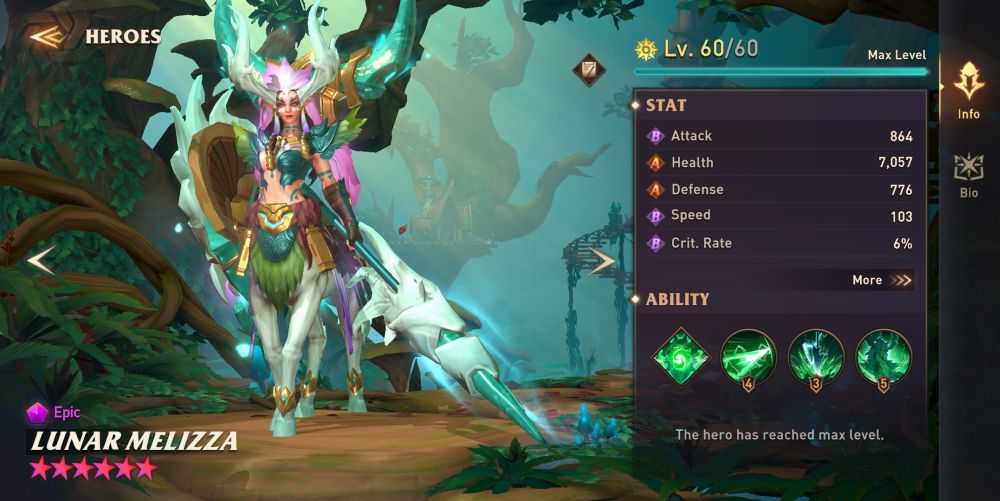Select the dark green ability numbered 5
Screen dimensions: 1000x501
[884, 356]
